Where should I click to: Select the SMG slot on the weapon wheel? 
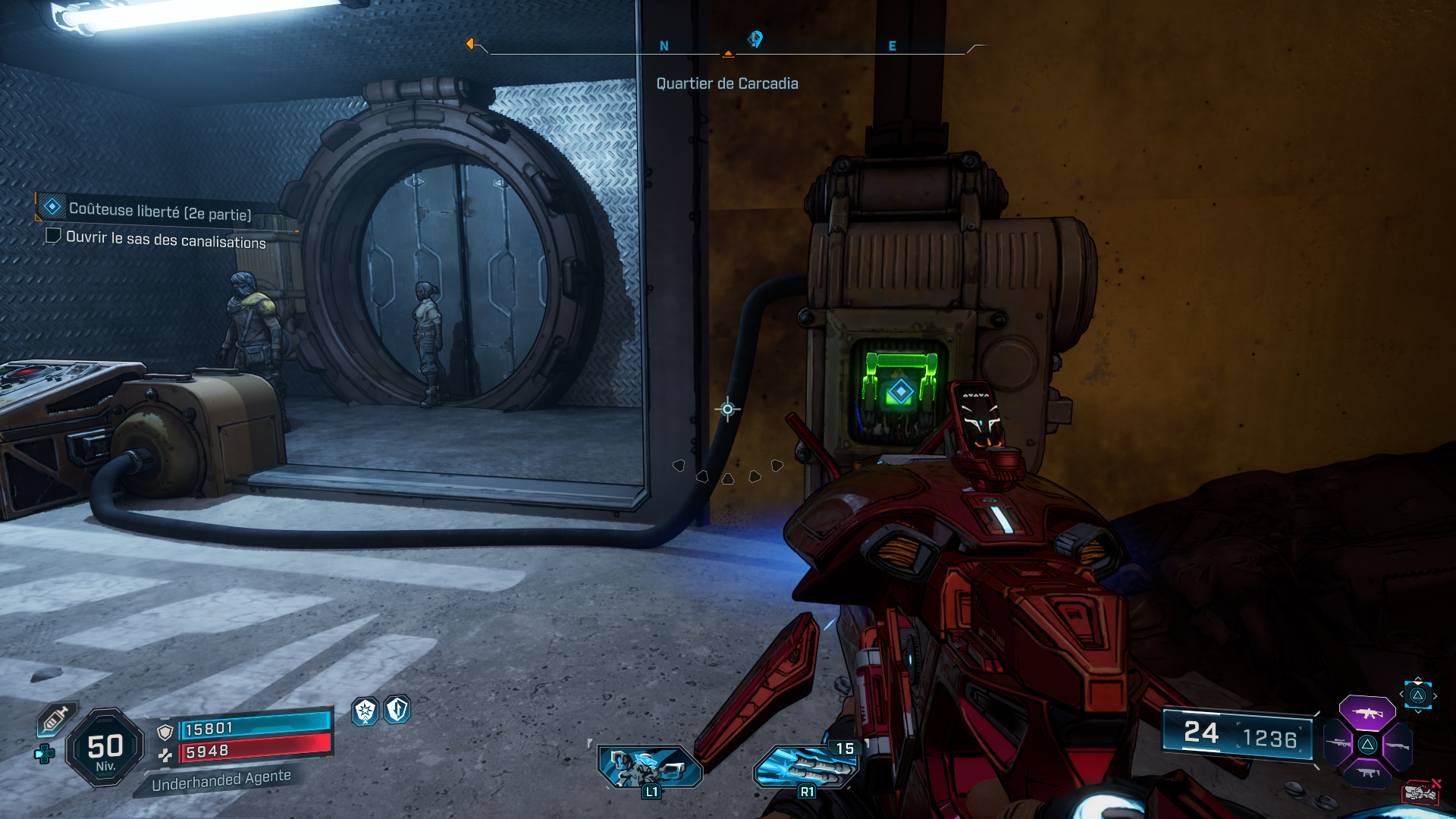(x=1367, y=773)
